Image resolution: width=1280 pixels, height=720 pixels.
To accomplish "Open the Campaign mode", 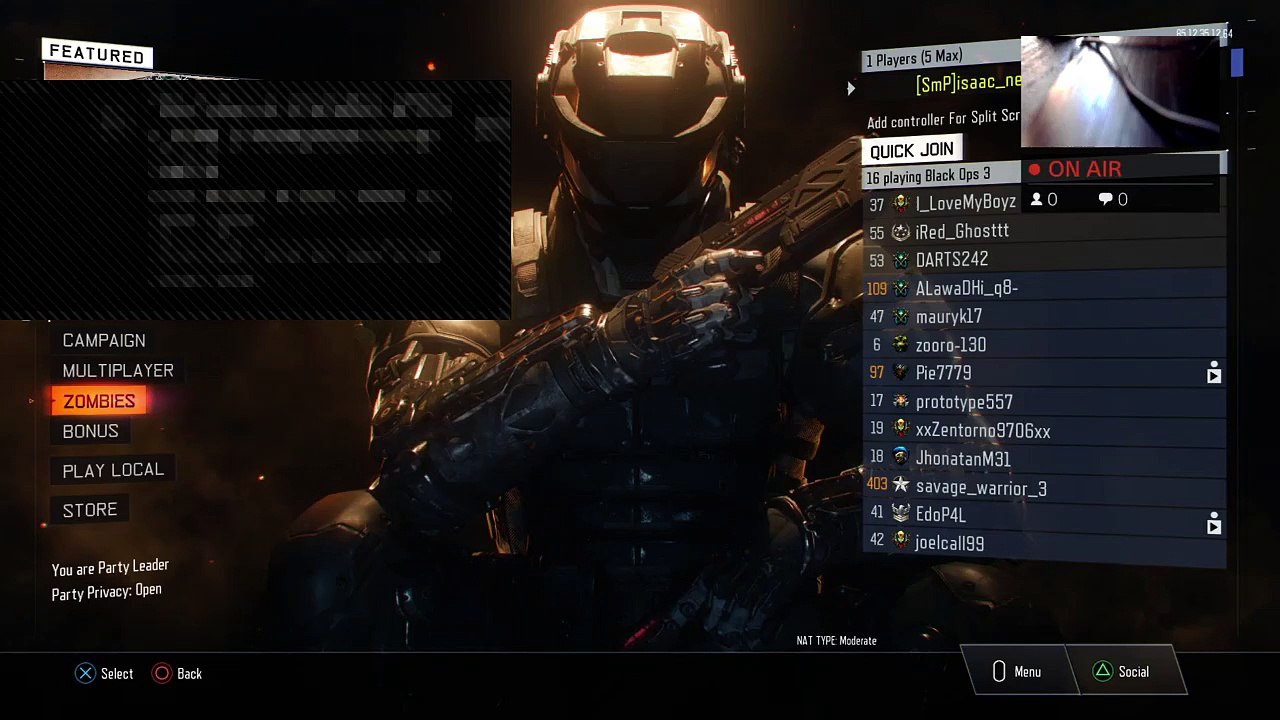I will pos(104,341).
